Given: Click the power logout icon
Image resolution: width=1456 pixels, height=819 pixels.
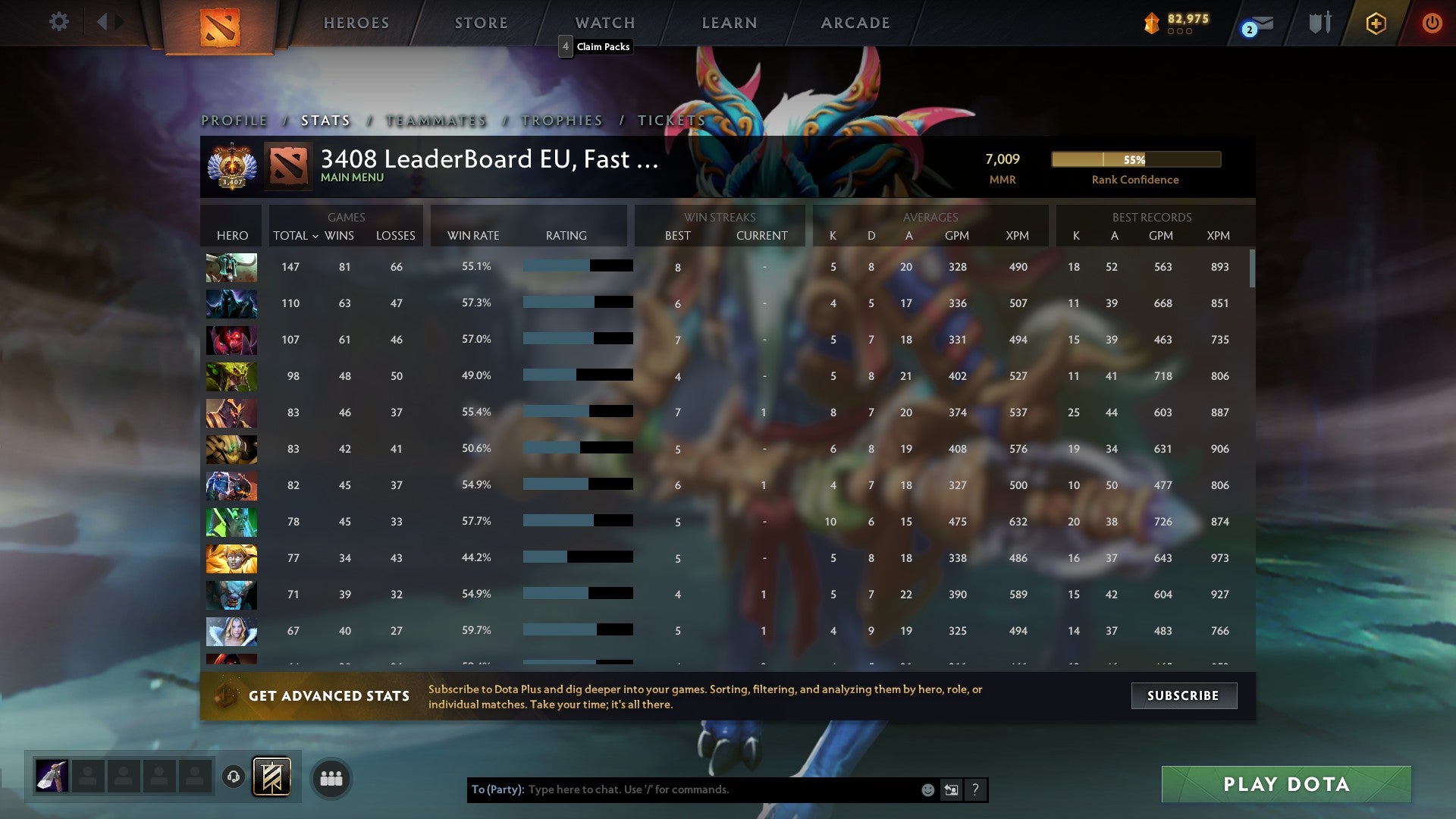Looking at the screenshot, I should tap(1432, 23).
